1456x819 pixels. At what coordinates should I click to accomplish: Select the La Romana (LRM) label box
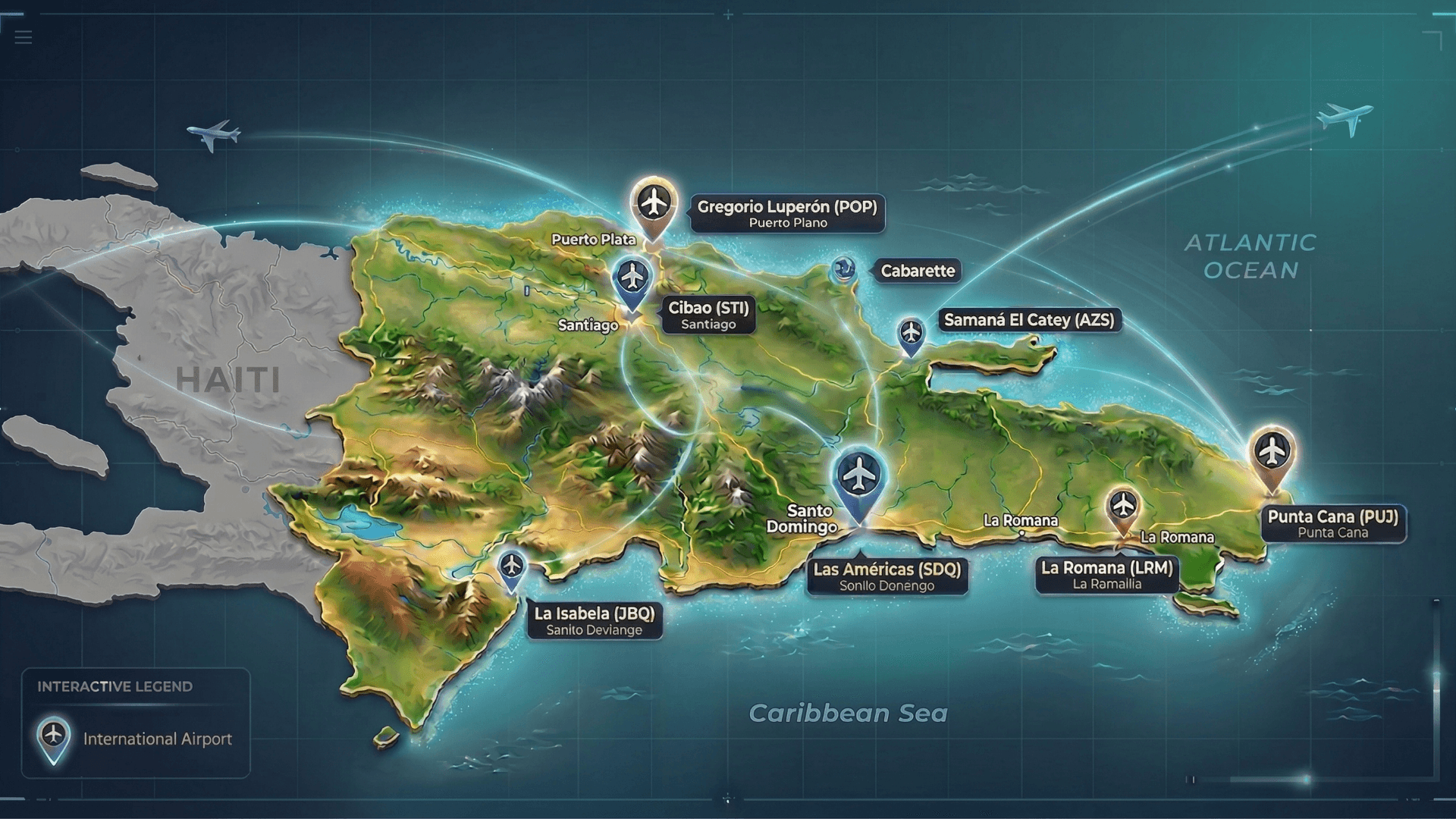coord(1106,575)
